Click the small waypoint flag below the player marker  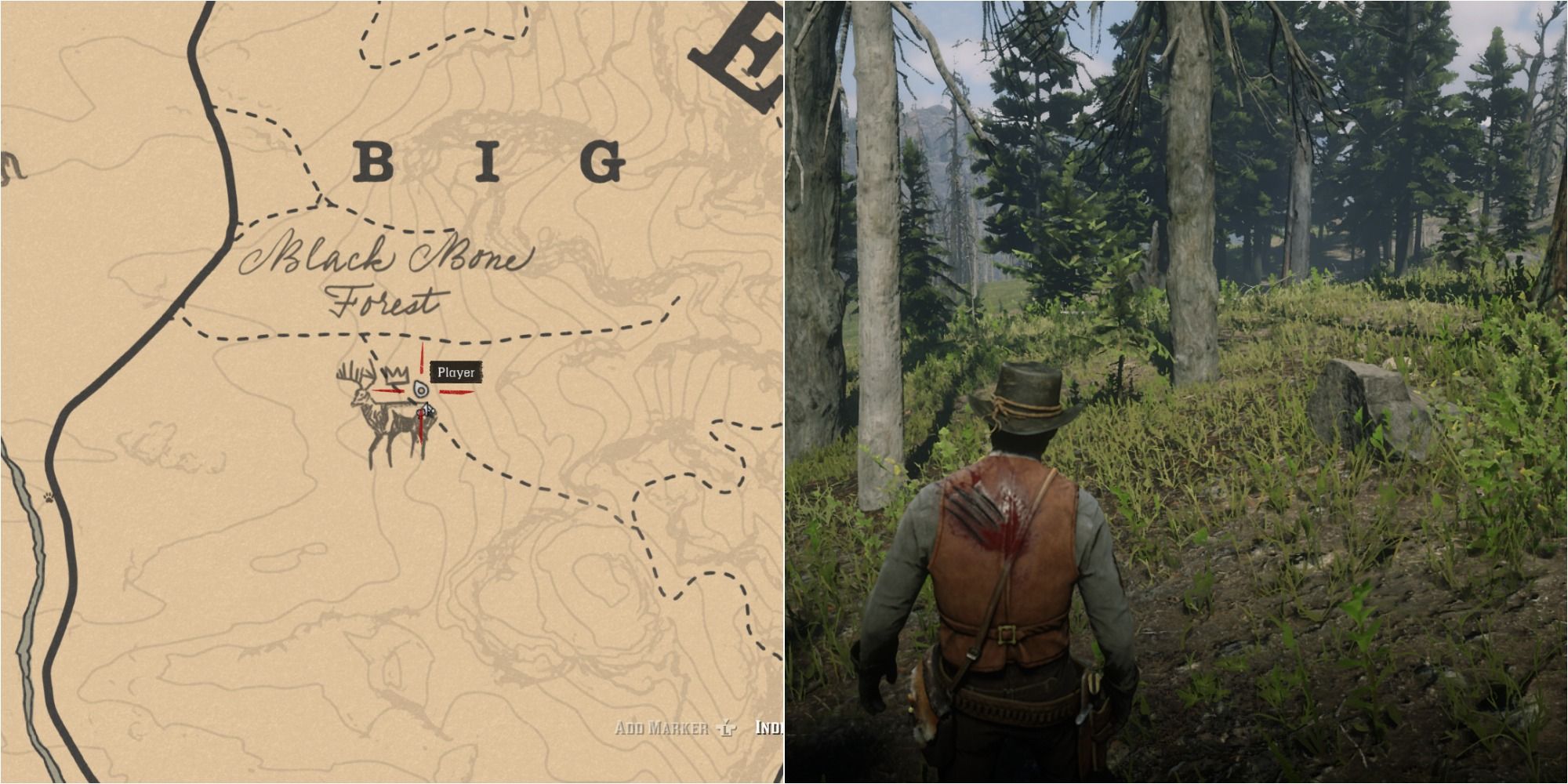click(x=426, y=410)
